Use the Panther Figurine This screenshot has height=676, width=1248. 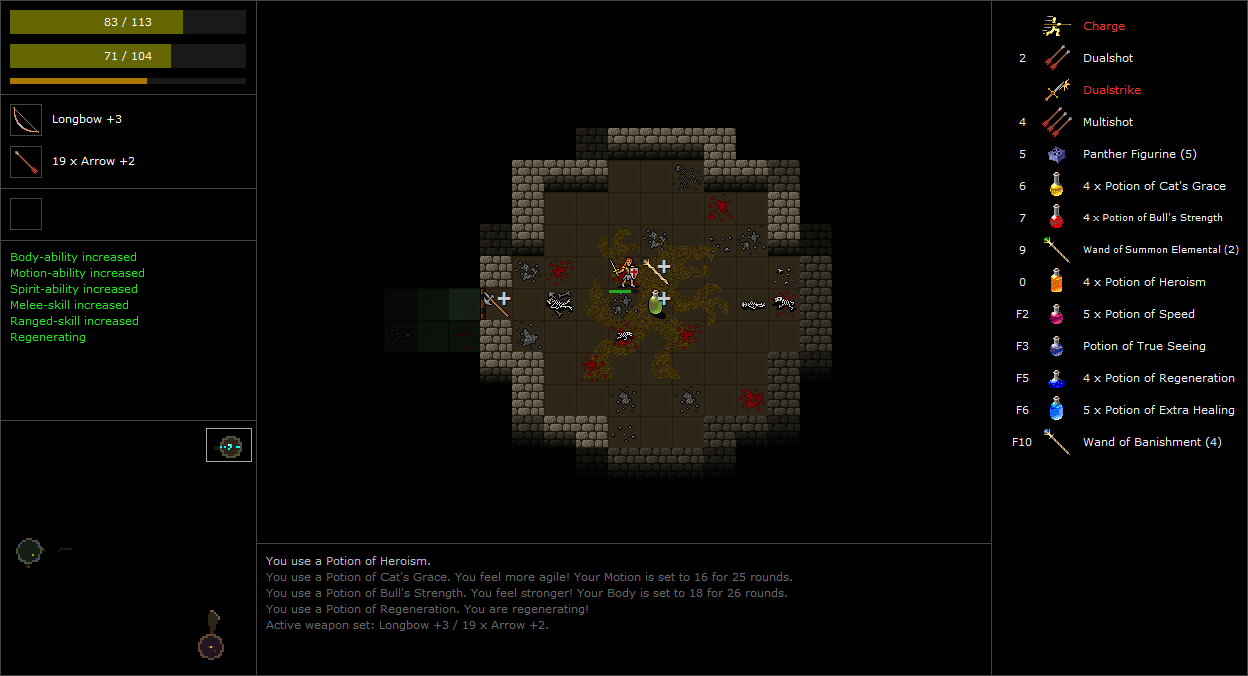1139,154
